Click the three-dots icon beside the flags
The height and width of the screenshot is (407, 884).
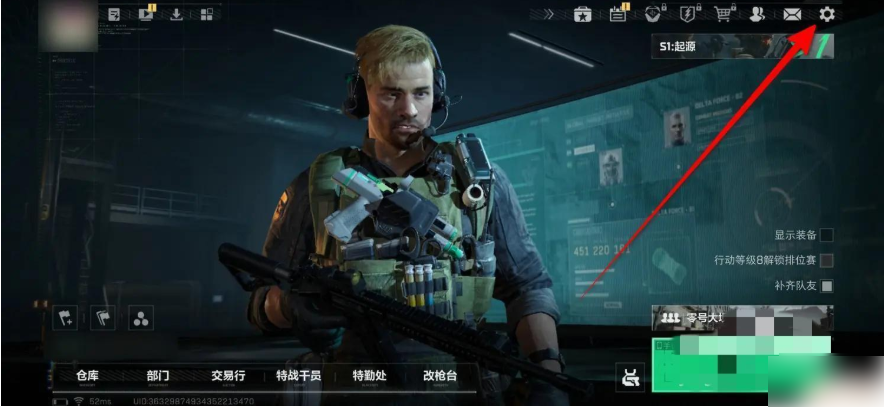point(141,318)
